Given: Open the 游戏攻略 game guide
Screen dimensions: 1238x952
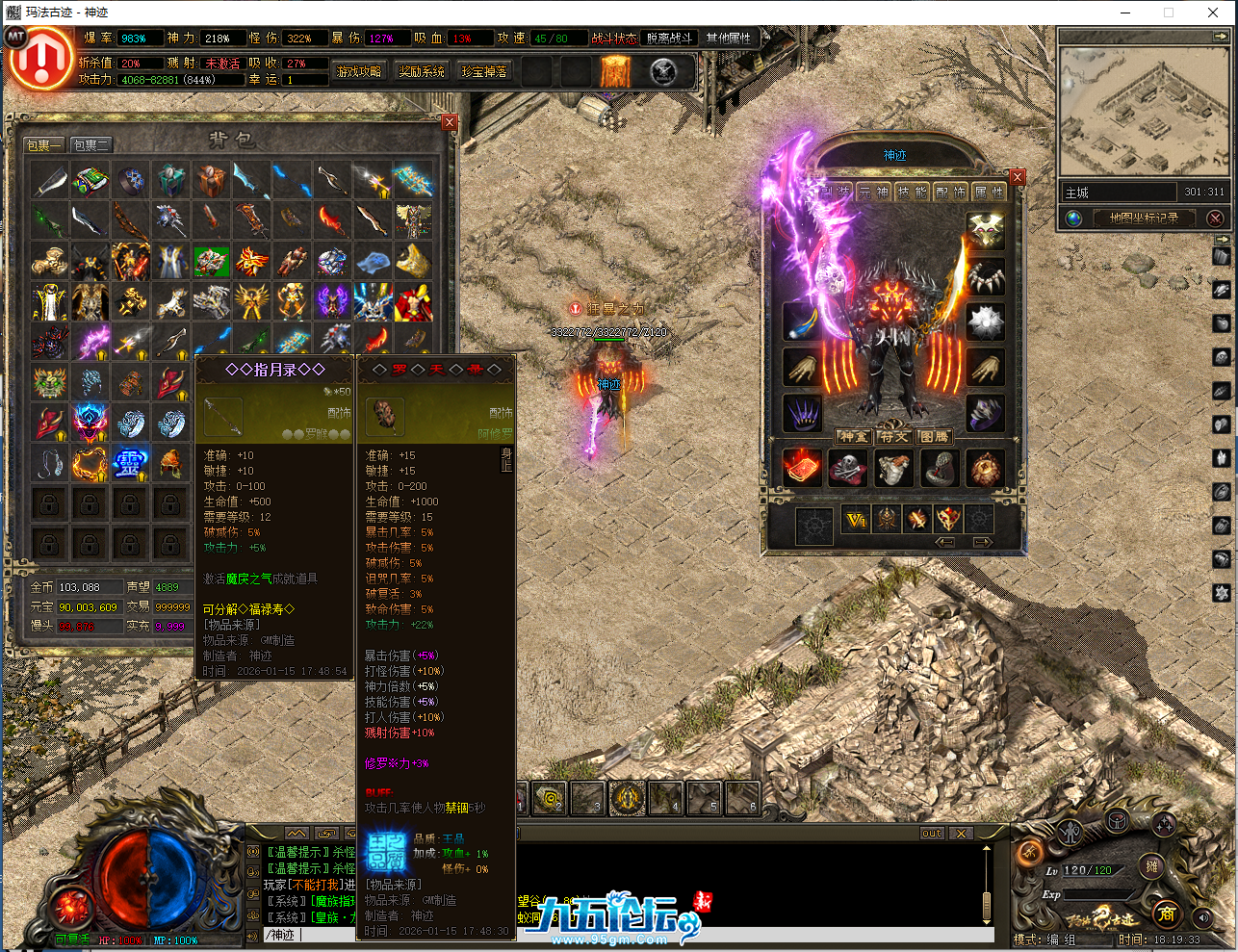Looking at the screenshot, I should 359,72.
